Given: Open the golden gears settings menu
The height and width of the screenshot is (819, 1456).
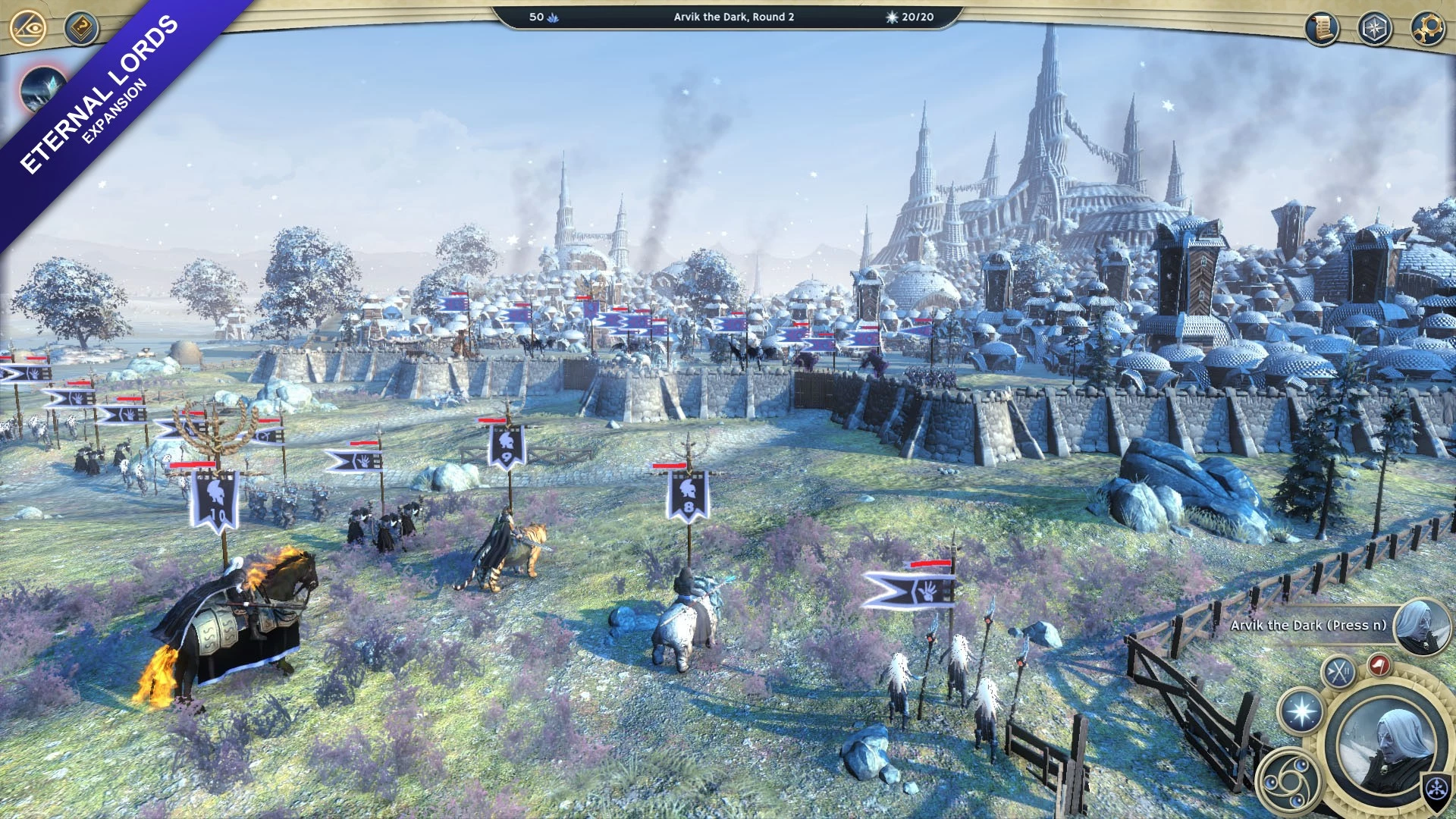Looking at the screenshot, I should click(x=1427, y=29).
